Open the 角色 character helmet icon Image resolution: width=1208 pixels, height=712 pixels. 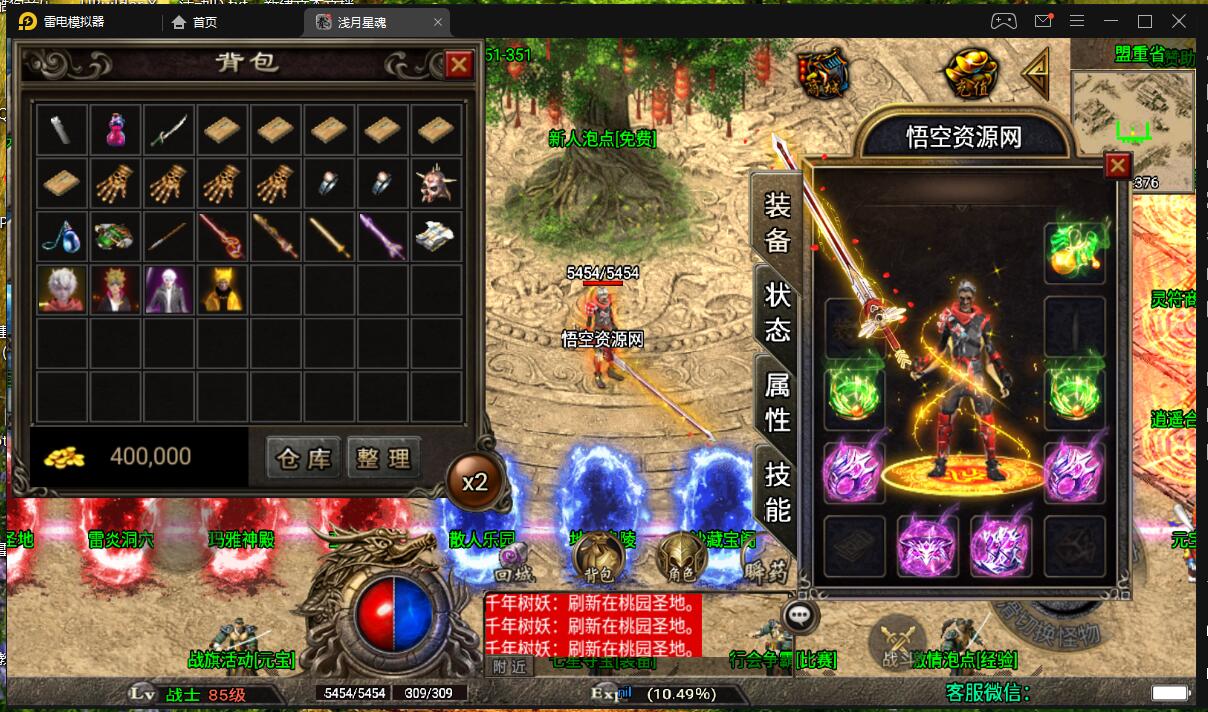(683, 557)
